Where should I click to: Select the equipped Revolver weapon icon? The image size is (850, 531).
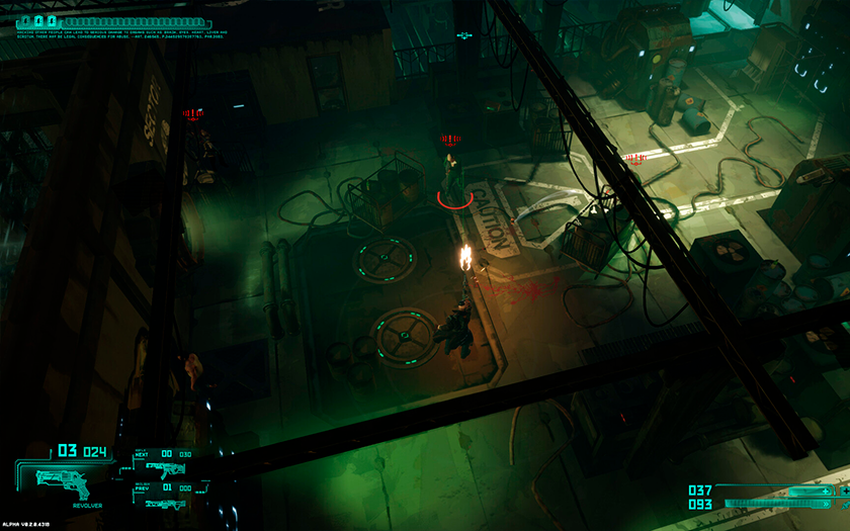coord(60,482)
